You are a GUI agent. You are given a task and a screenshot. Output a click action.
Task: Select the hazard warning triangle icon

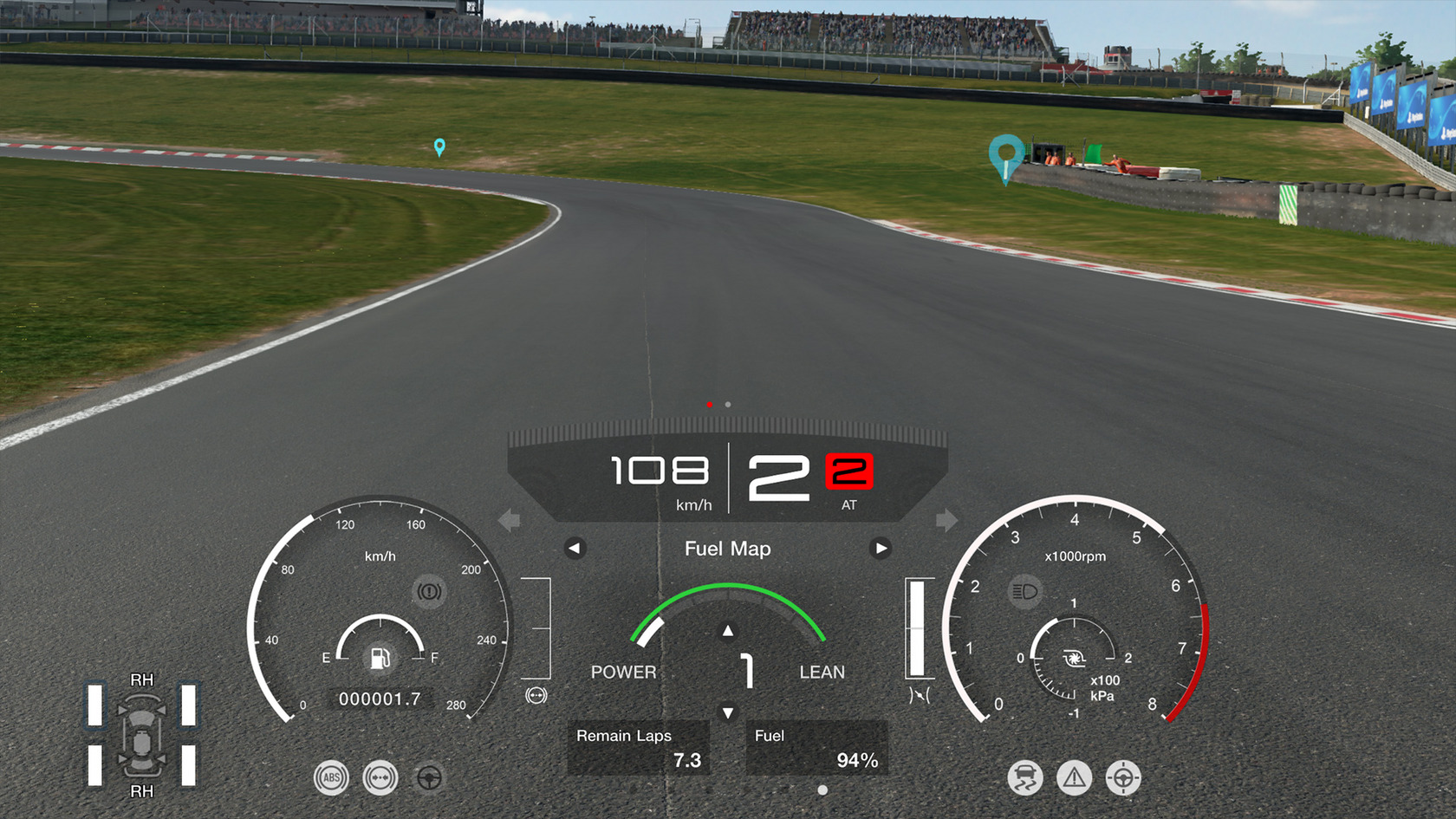point(1074,777)
